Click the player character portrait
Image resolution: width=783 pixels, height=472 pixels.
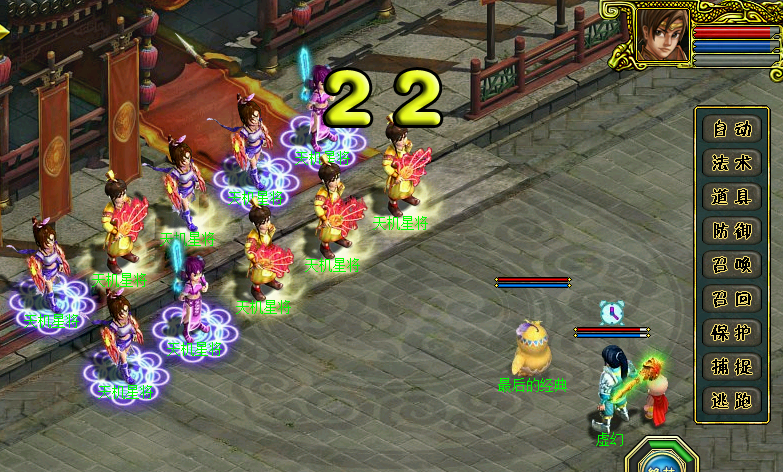coord(661,36)
